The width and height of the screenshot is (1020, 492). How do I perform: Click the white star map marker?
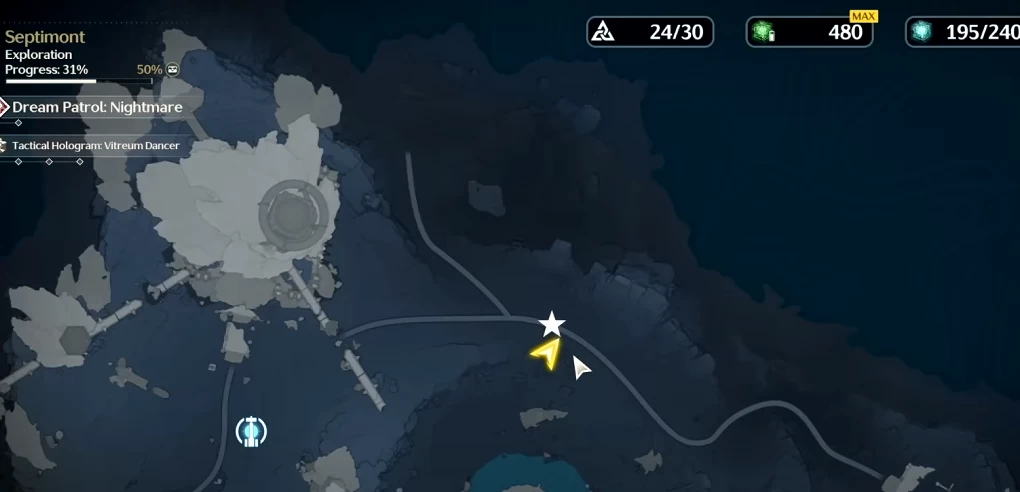point(552,324)
